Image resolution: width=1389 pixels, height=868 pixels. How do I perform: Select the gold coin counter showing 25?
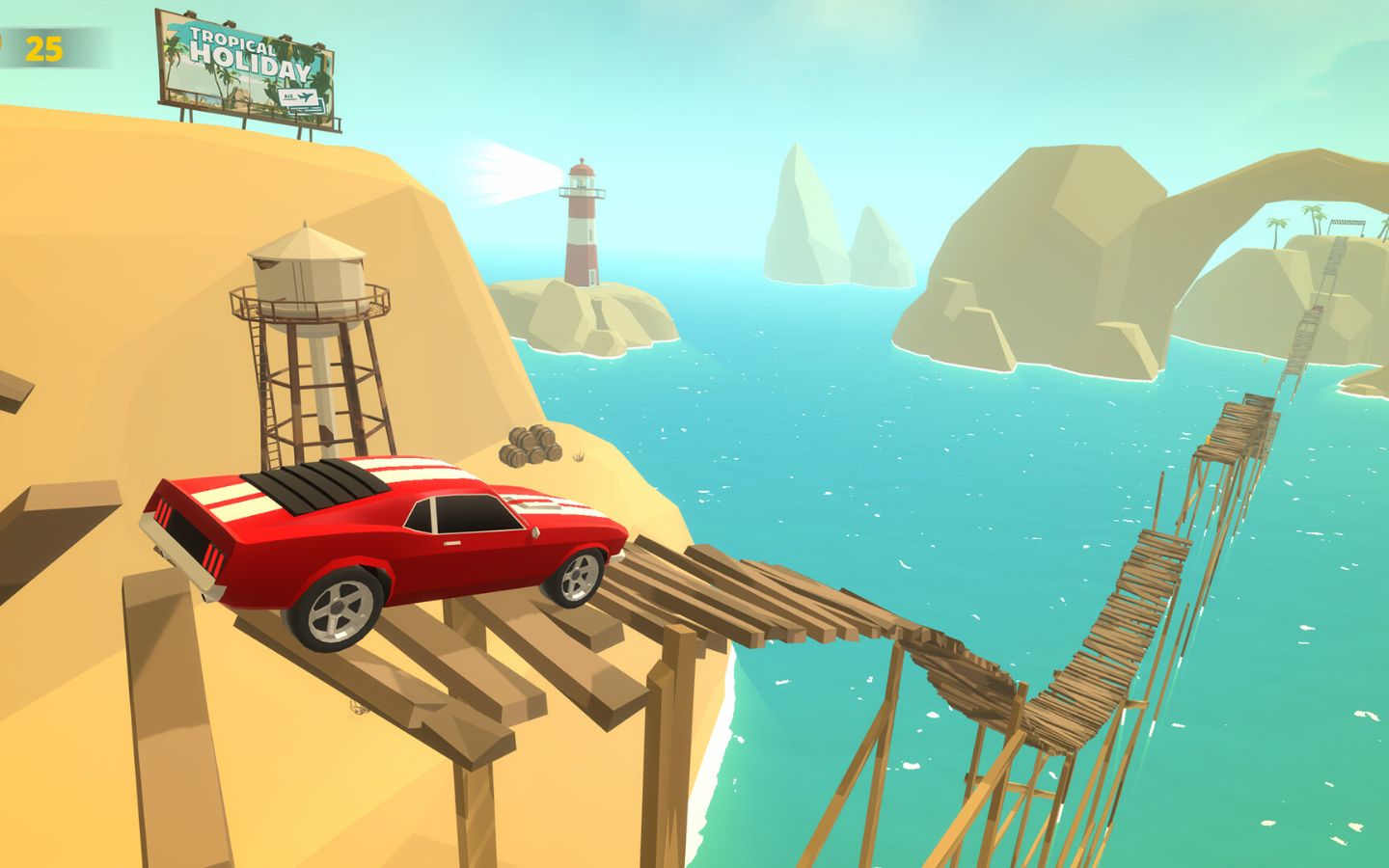coord(42,47)
